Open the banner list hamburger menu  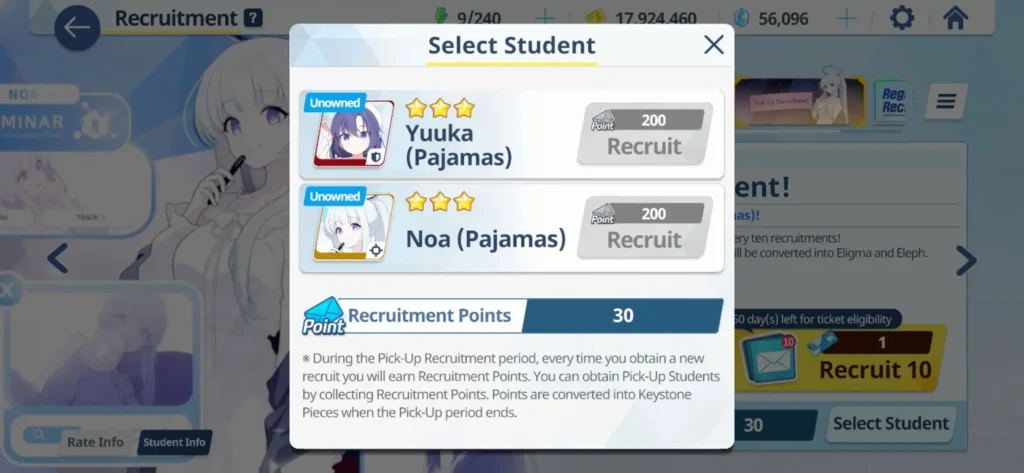[945, 101]
